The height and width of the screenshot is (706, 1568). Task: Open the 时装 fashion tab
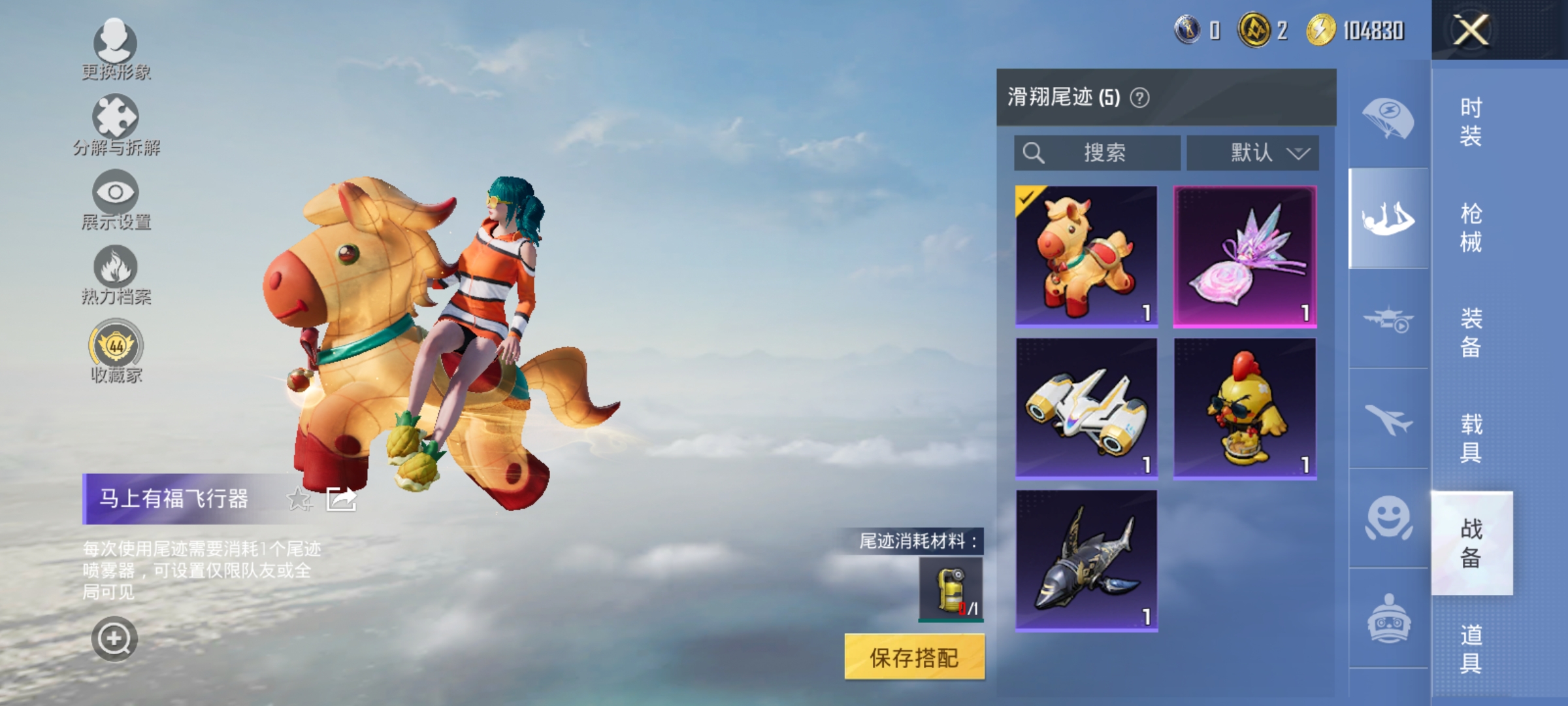1473,121
